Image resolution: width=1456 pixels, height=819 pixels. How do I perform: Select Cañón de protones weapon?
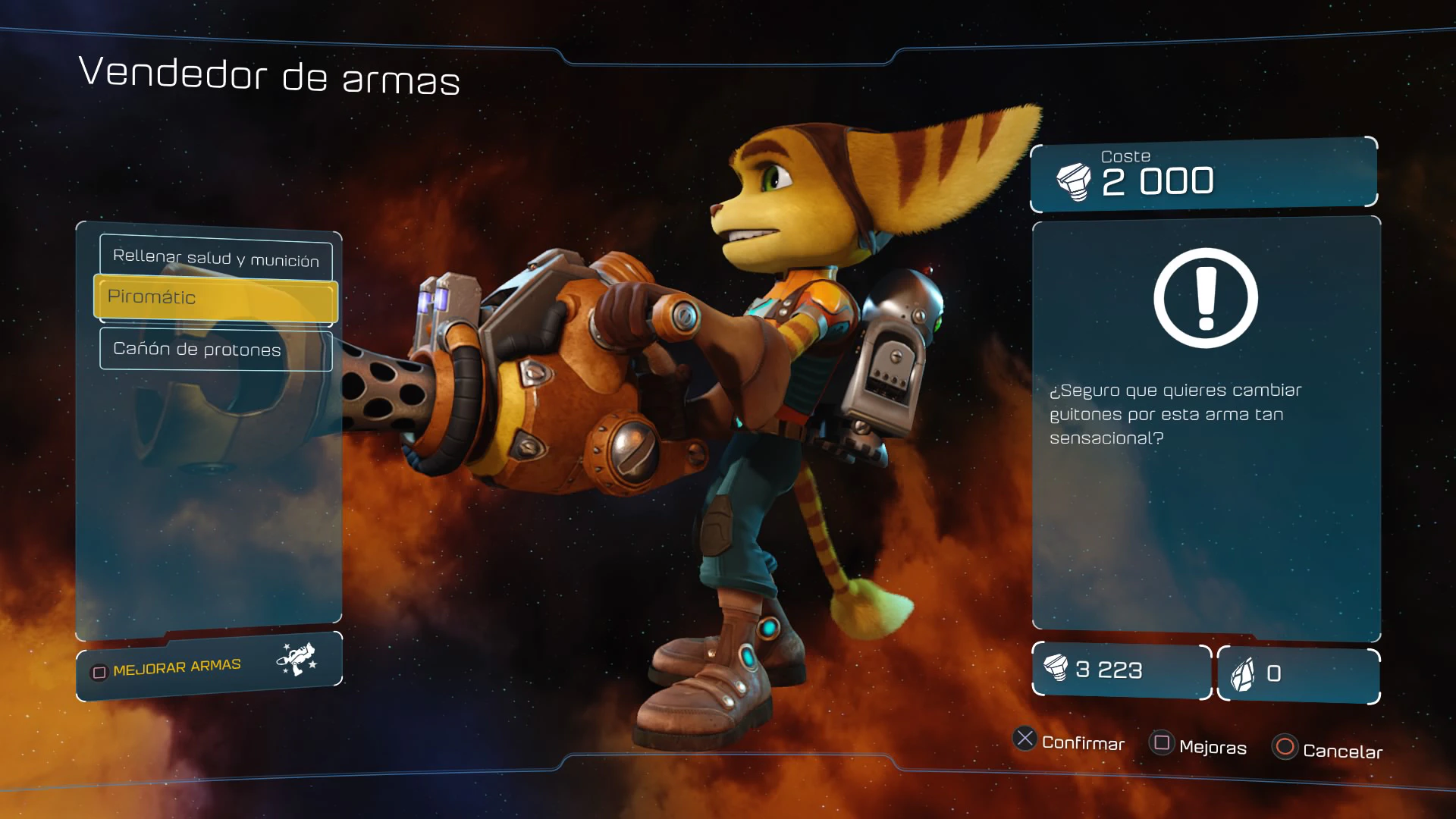(215, 350)
